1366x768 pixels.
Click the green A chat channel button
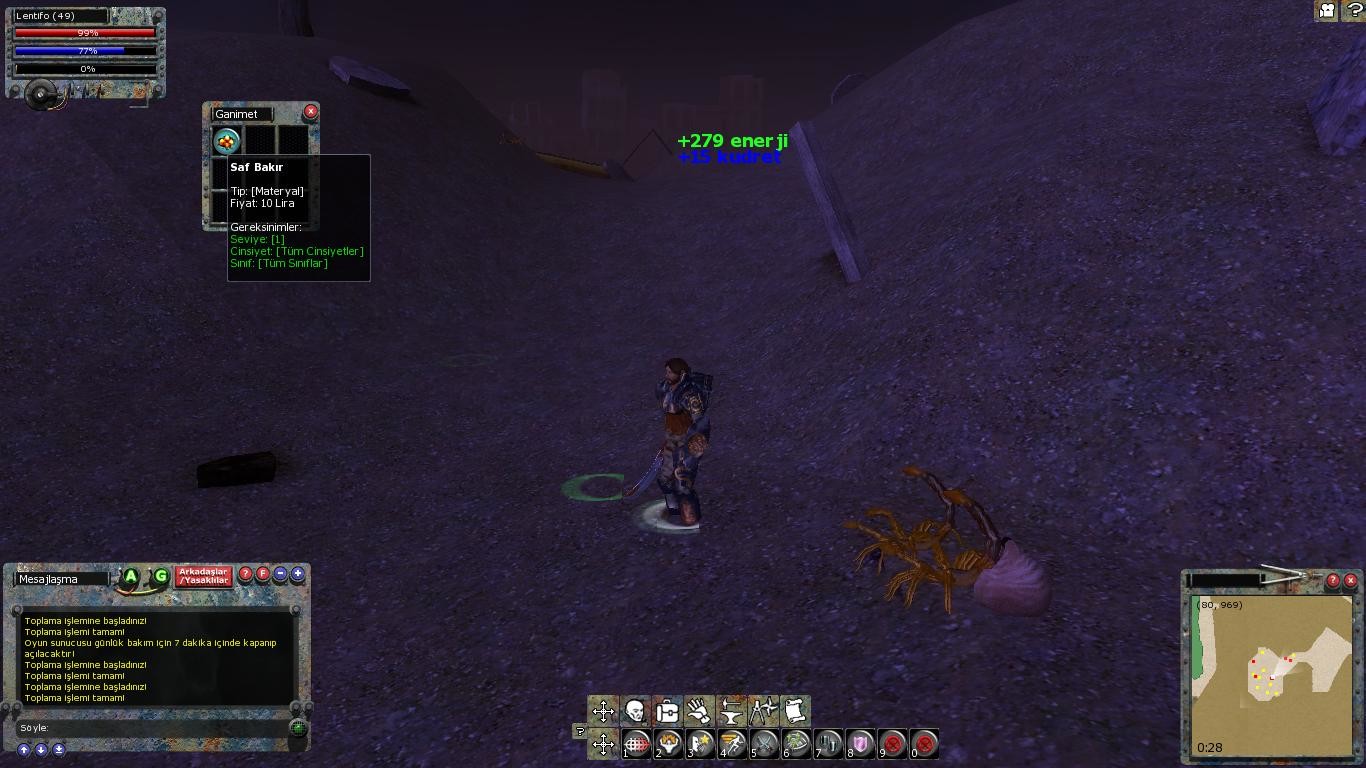(131, 577)
